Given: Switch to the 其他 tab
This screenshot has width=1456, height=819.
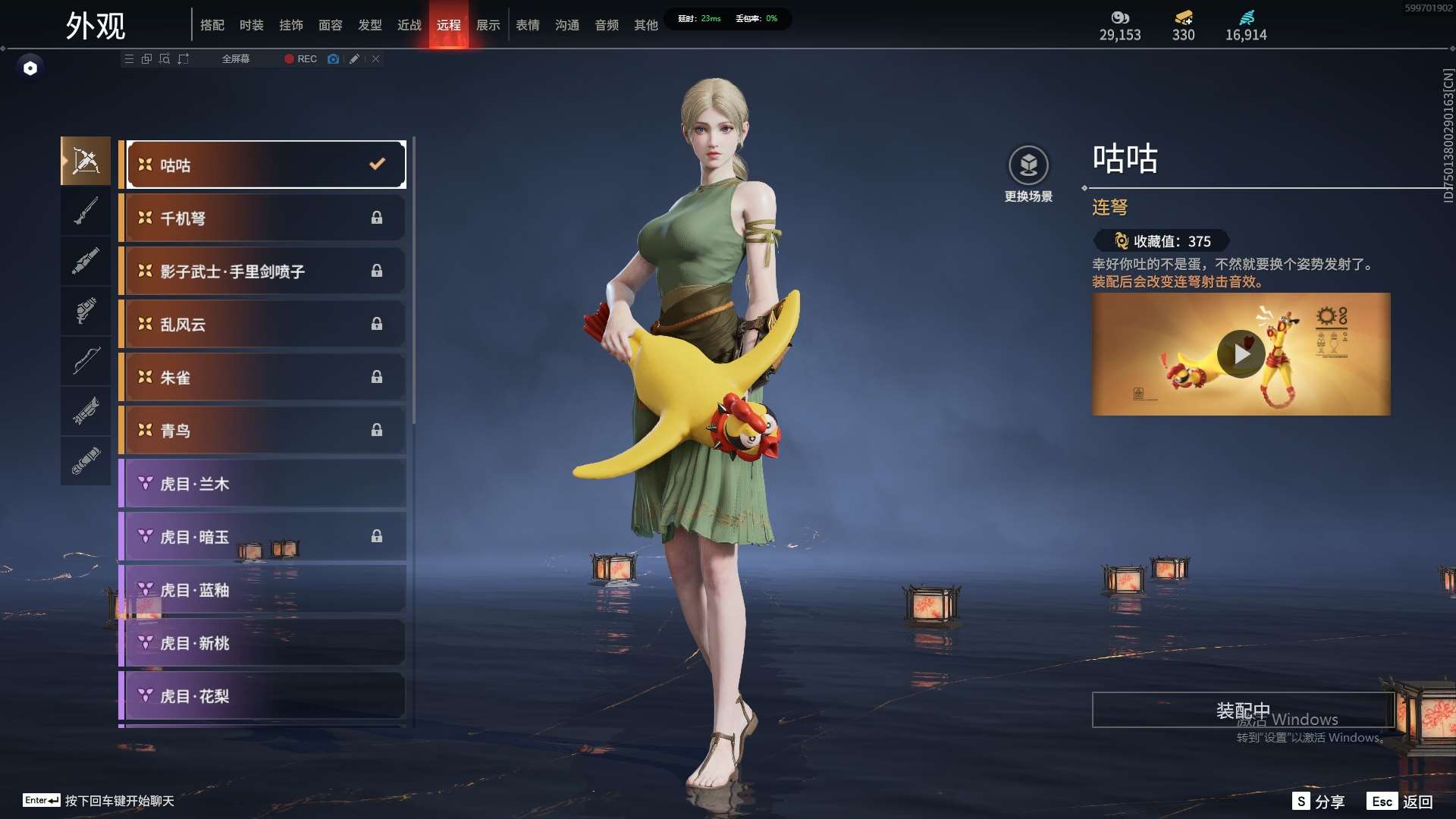Looking at the screenshot, I should tap(646, 25).
